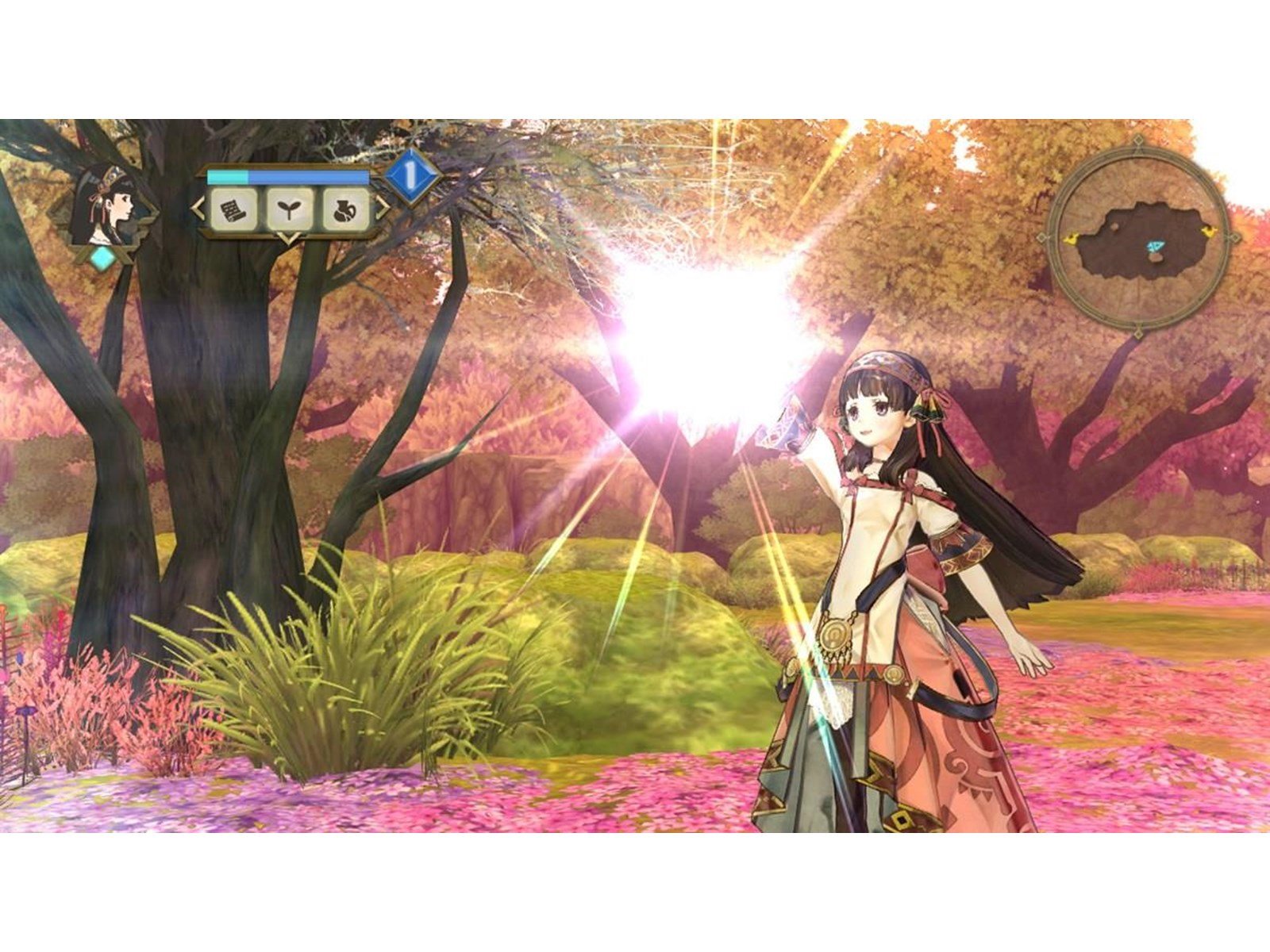Click the diamond marker atop the minimap ring
The width and height of the screenshot is (1270, 952).
pos(1137,140)
